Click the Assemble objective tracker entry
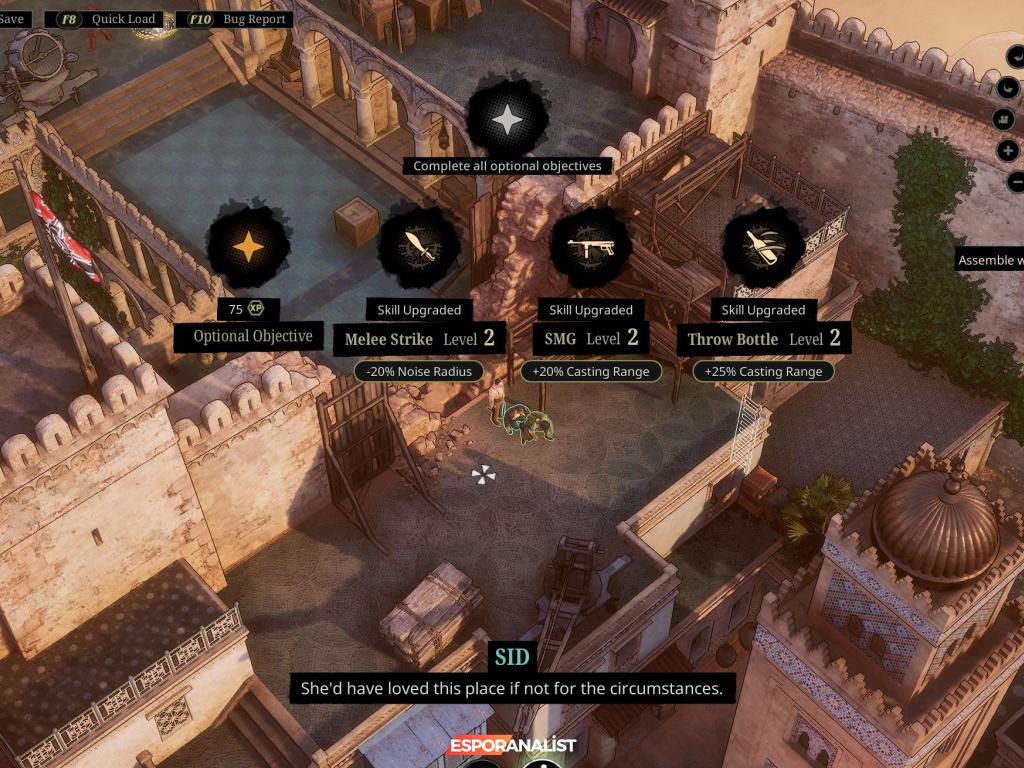 (990, 260)
